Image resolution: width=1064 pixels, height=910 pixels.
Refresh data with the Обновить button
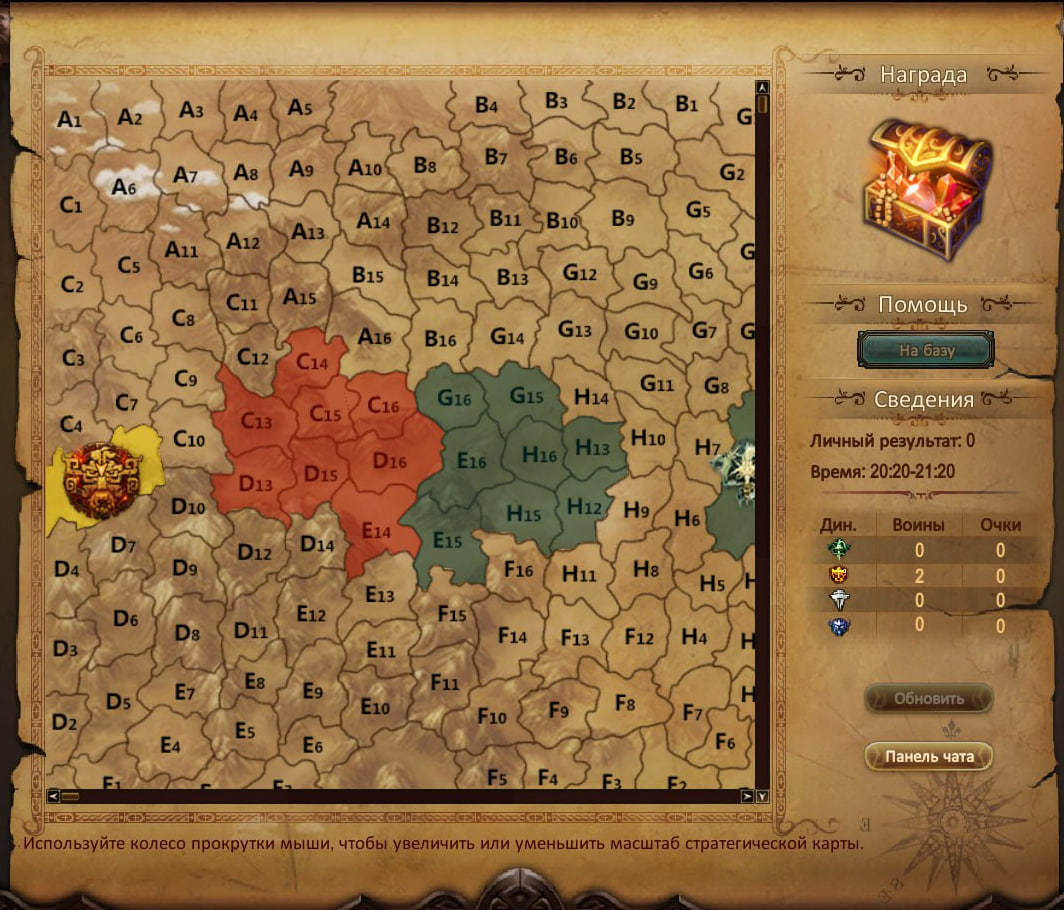(x=928, y=699)
